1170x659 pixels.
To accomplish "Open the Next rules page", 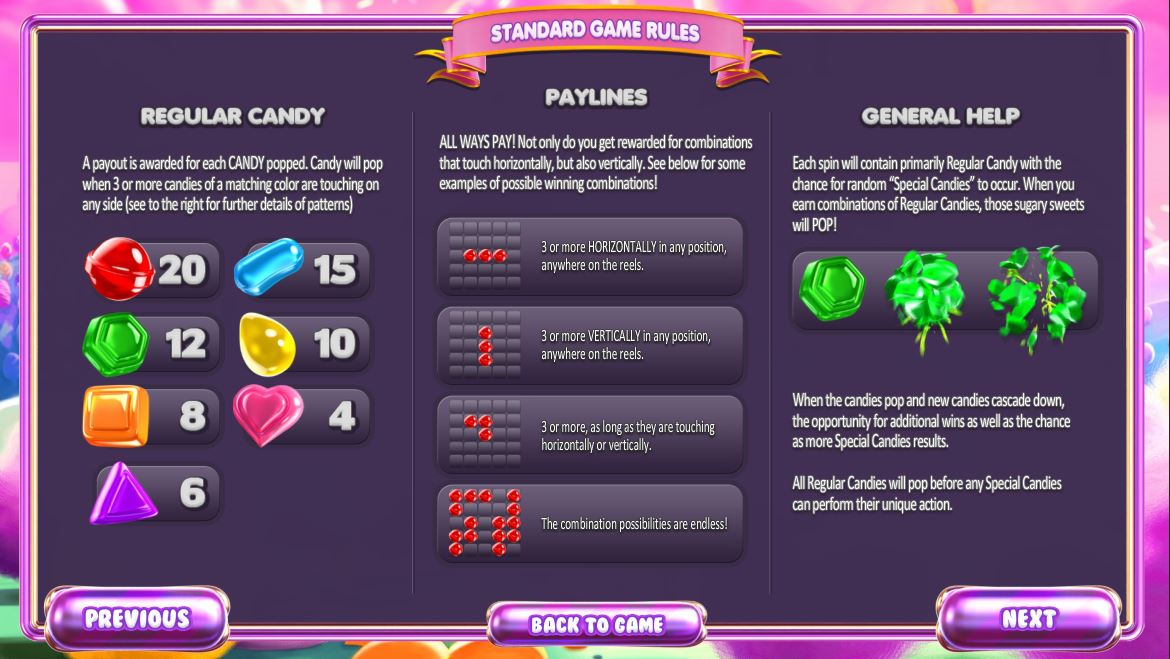I will 1028,619.
